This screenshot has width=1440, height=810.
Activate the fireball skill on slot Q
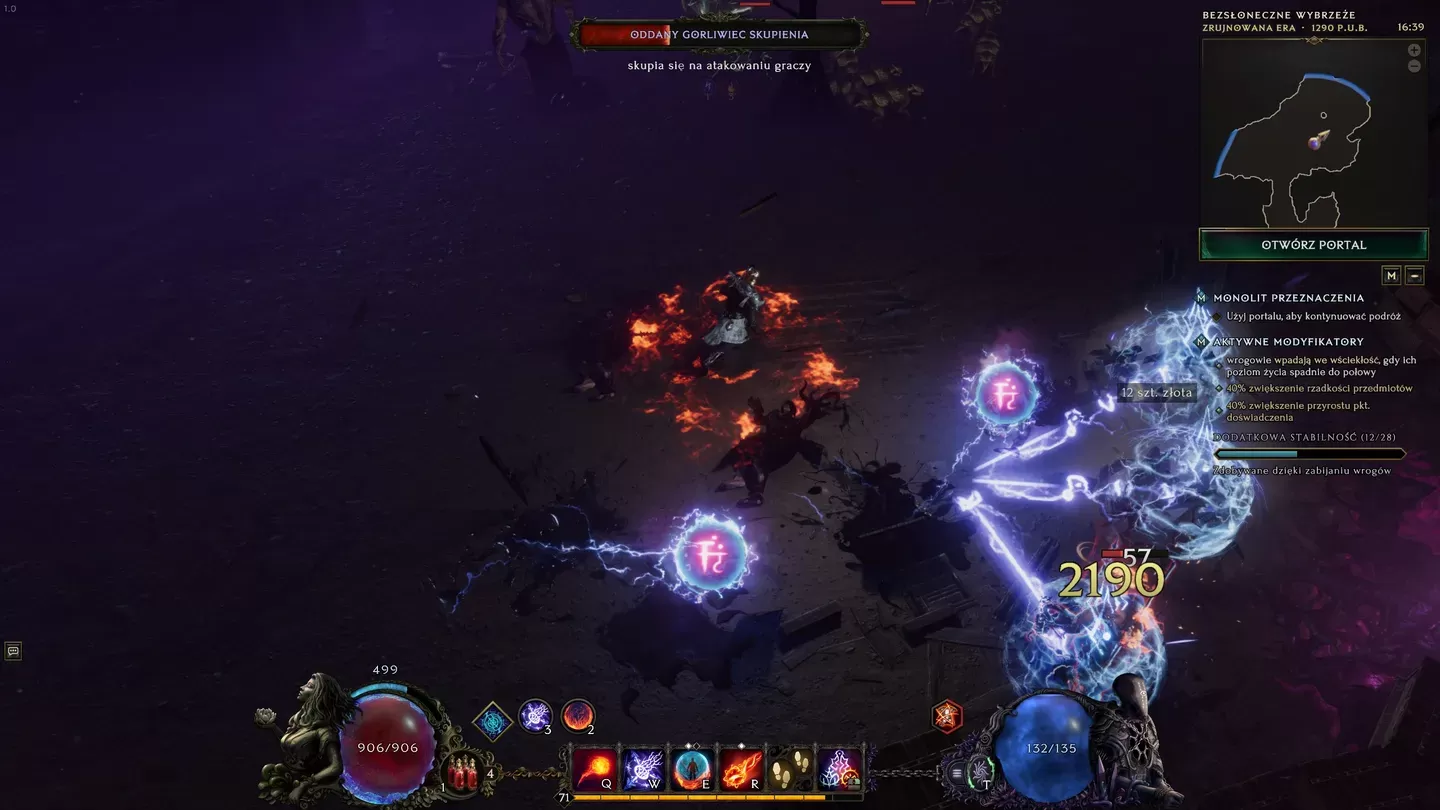(x=595, y=770)
